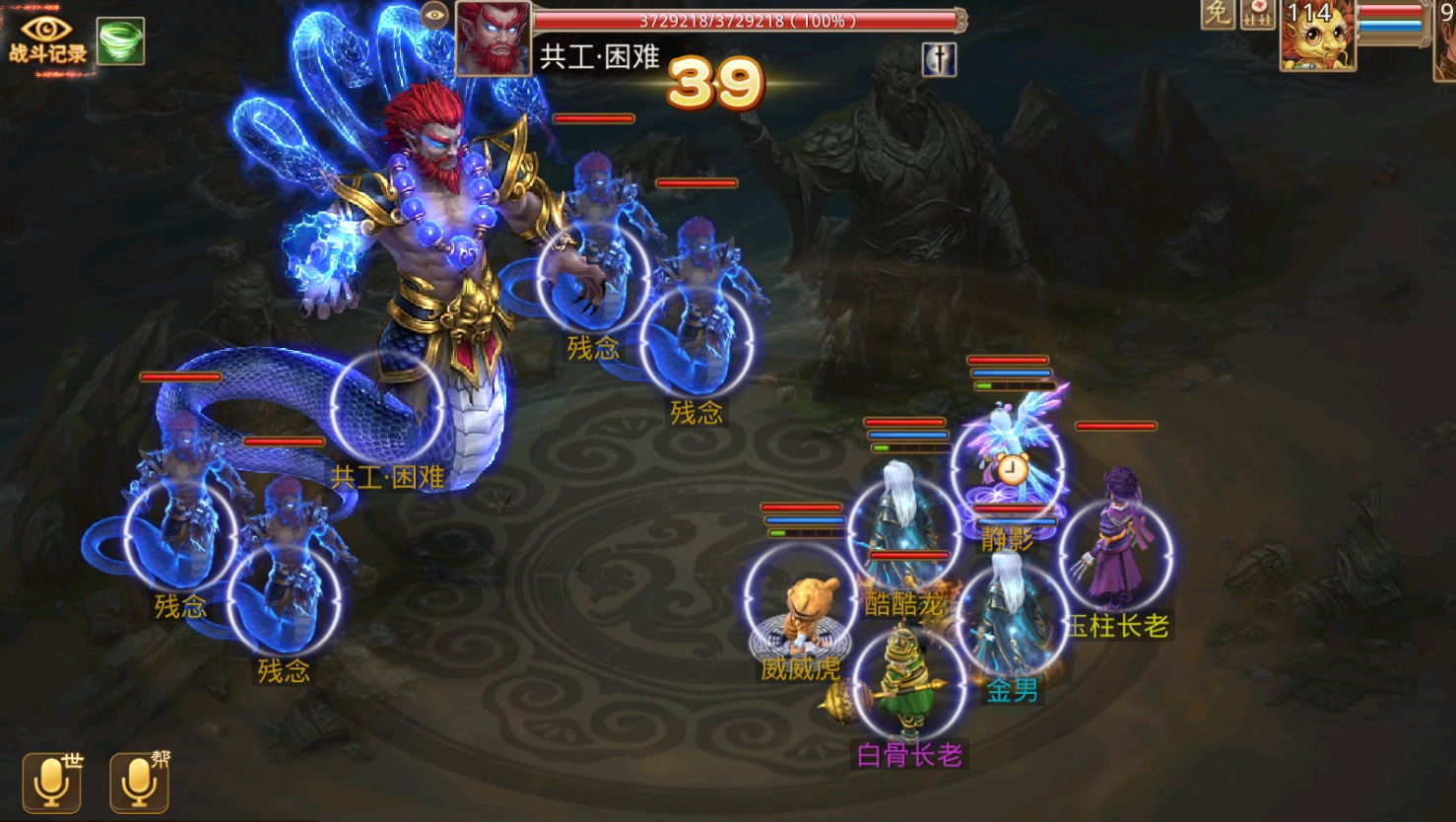
Task: Activate the 帮 guild voice chat microphone
Action: click(x=139, y=783)
